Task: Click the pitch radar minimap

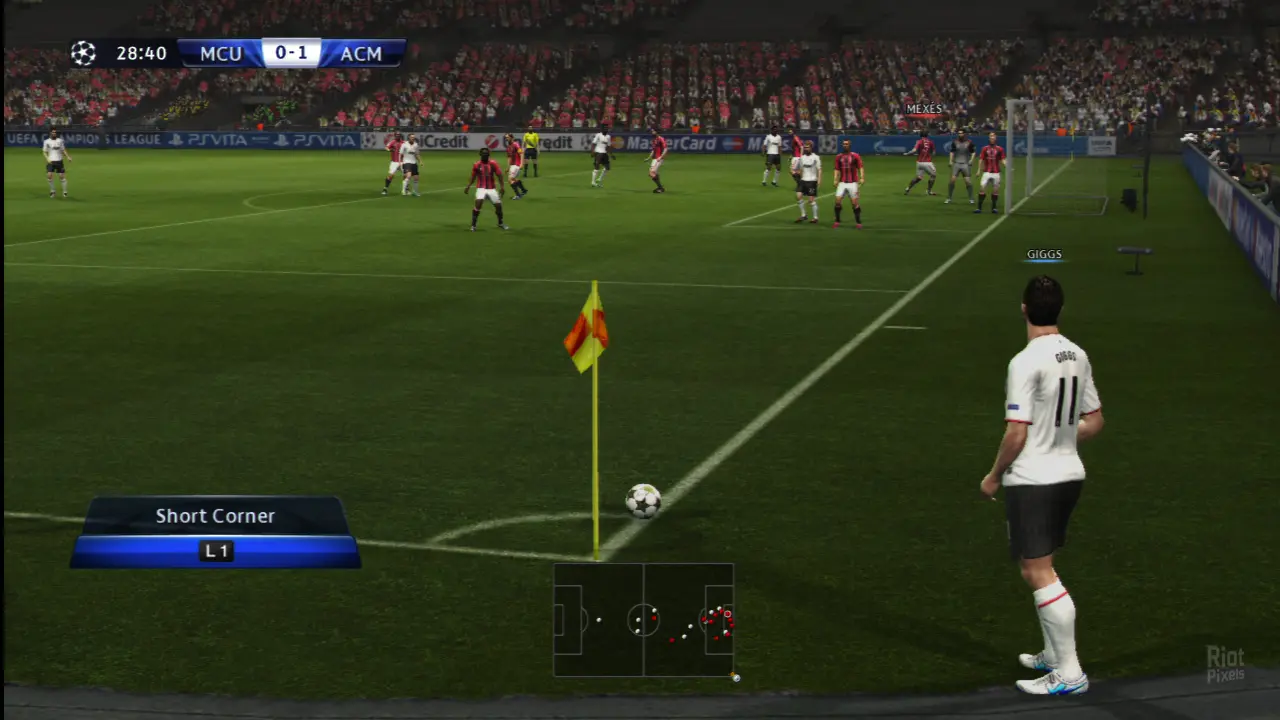Action: coord(643,619)
